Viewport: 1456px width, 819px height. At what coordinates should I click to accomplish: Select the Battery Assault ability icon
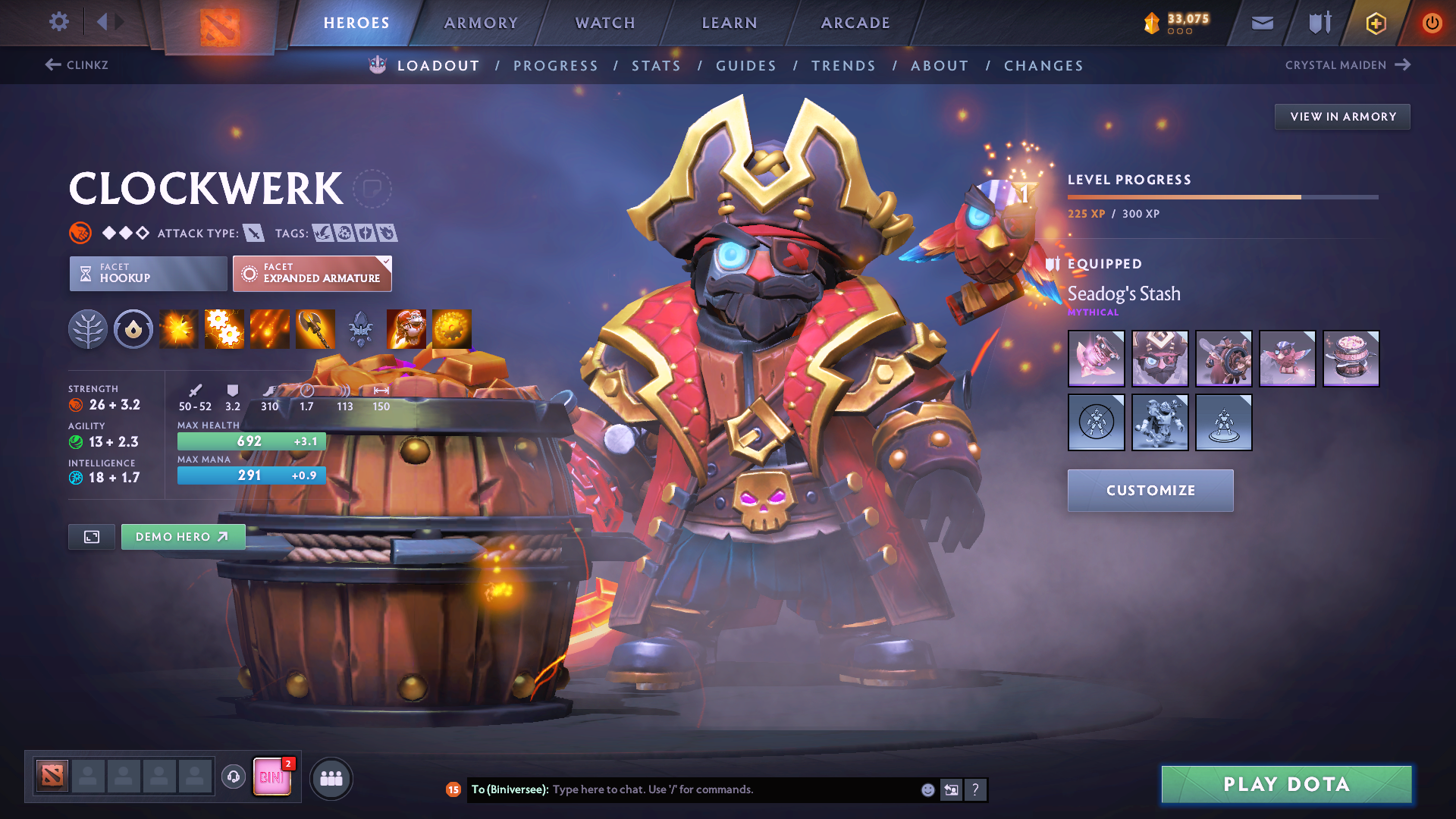[178, 329]
